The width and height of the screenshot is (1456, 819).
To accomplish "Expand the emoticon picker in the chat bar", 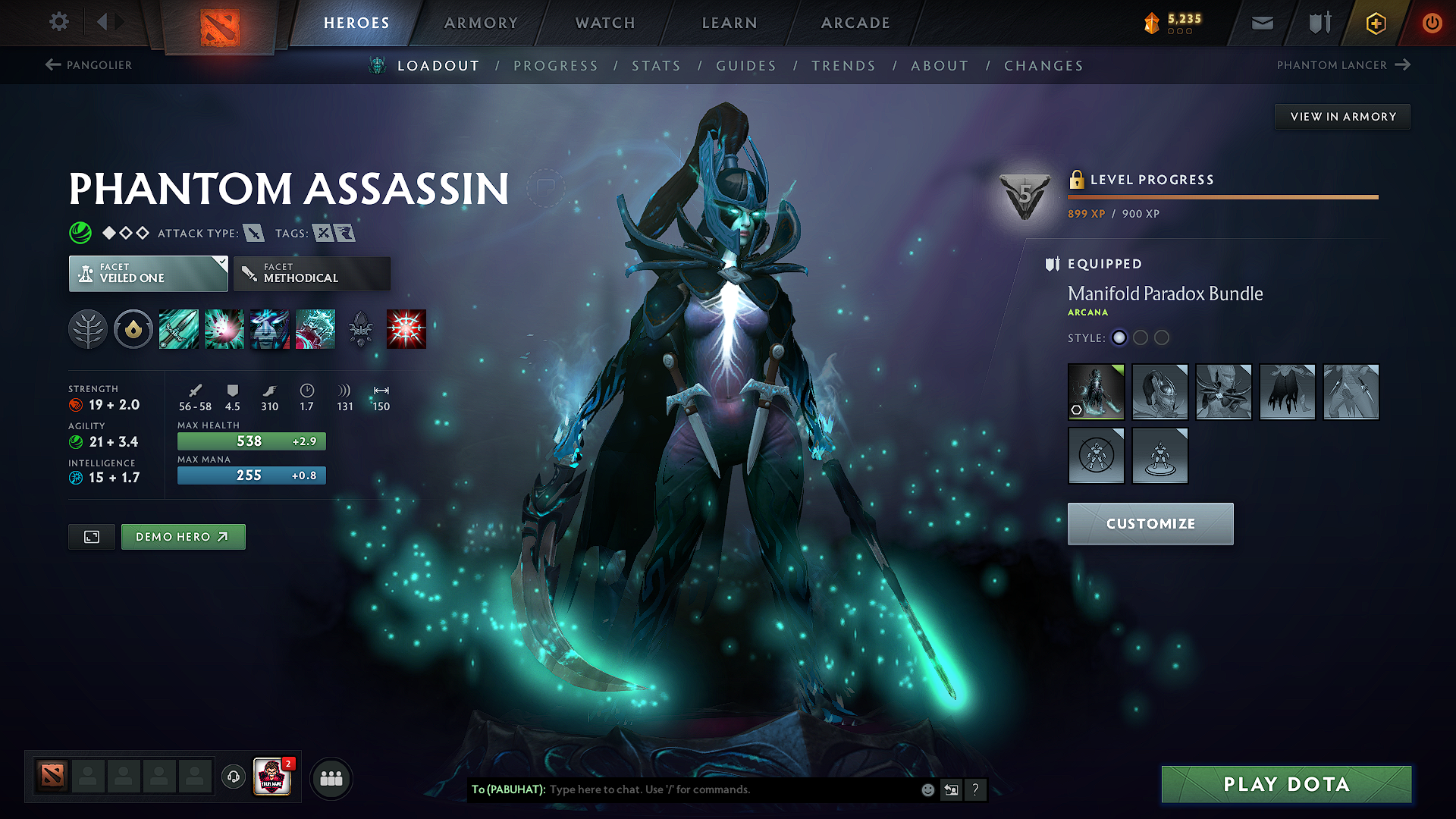I will click(927, 789).
